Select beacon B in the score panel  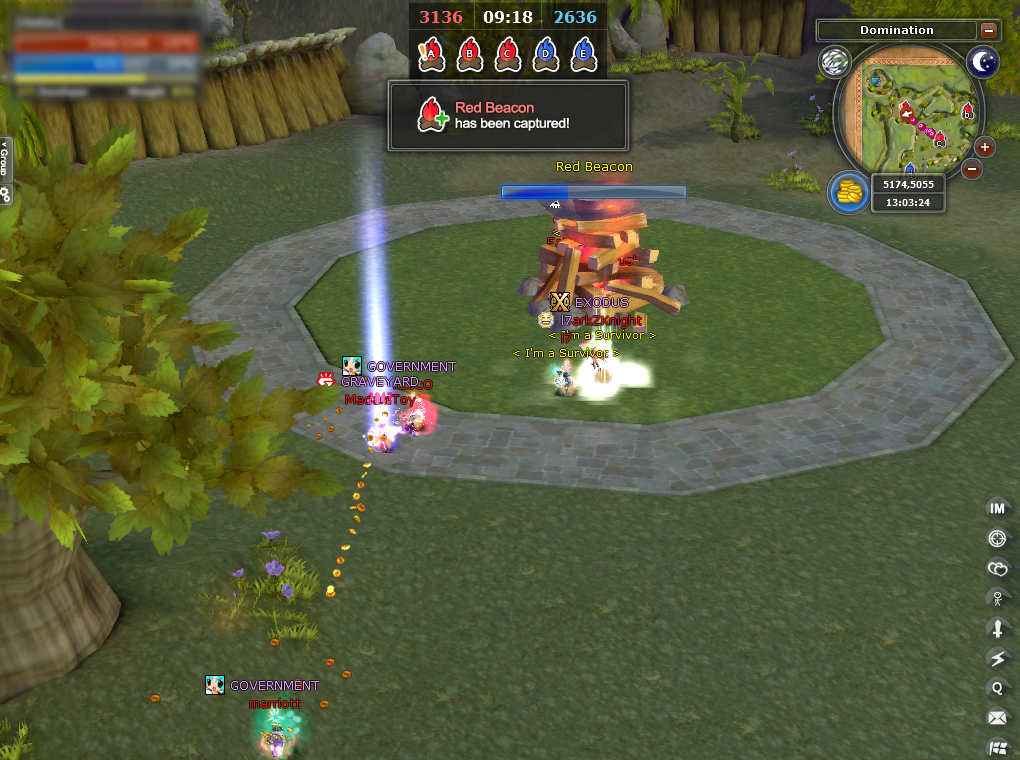(x=469, y=54)
